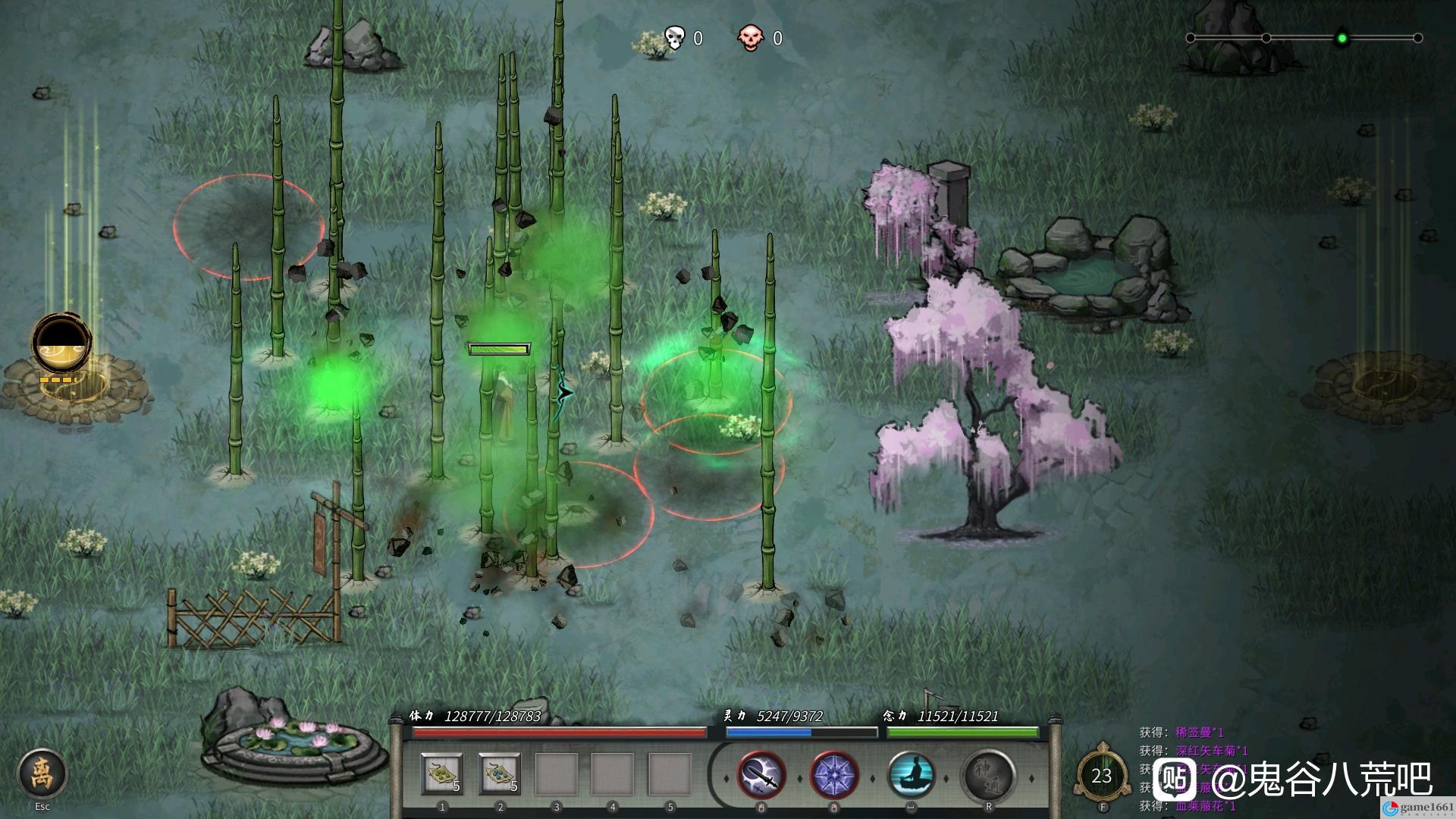Viewport: 1456px width, 819px height.
Task: Use the blue-pill pouch in slot 2
Action: click(x=499, y=774)
